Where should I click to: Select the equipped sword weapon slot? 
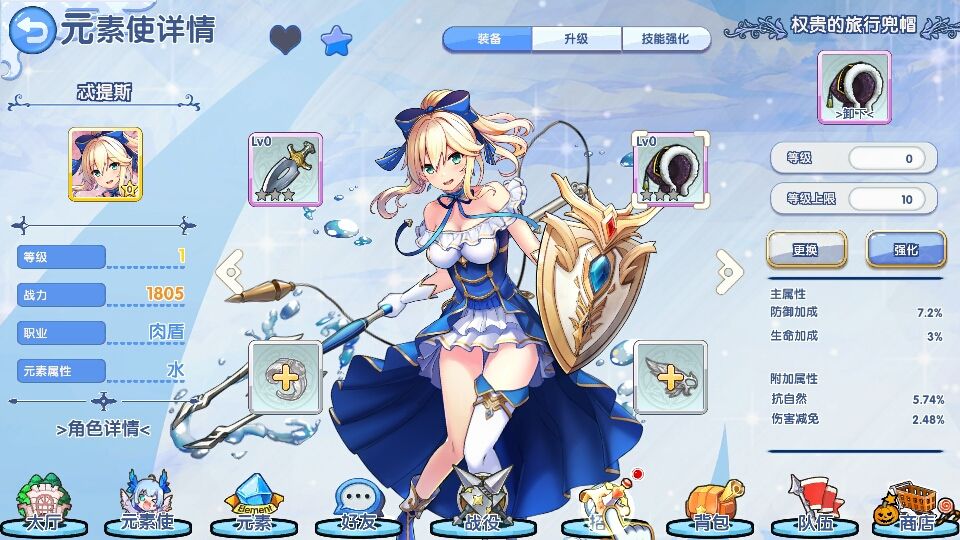click(285, 169)
